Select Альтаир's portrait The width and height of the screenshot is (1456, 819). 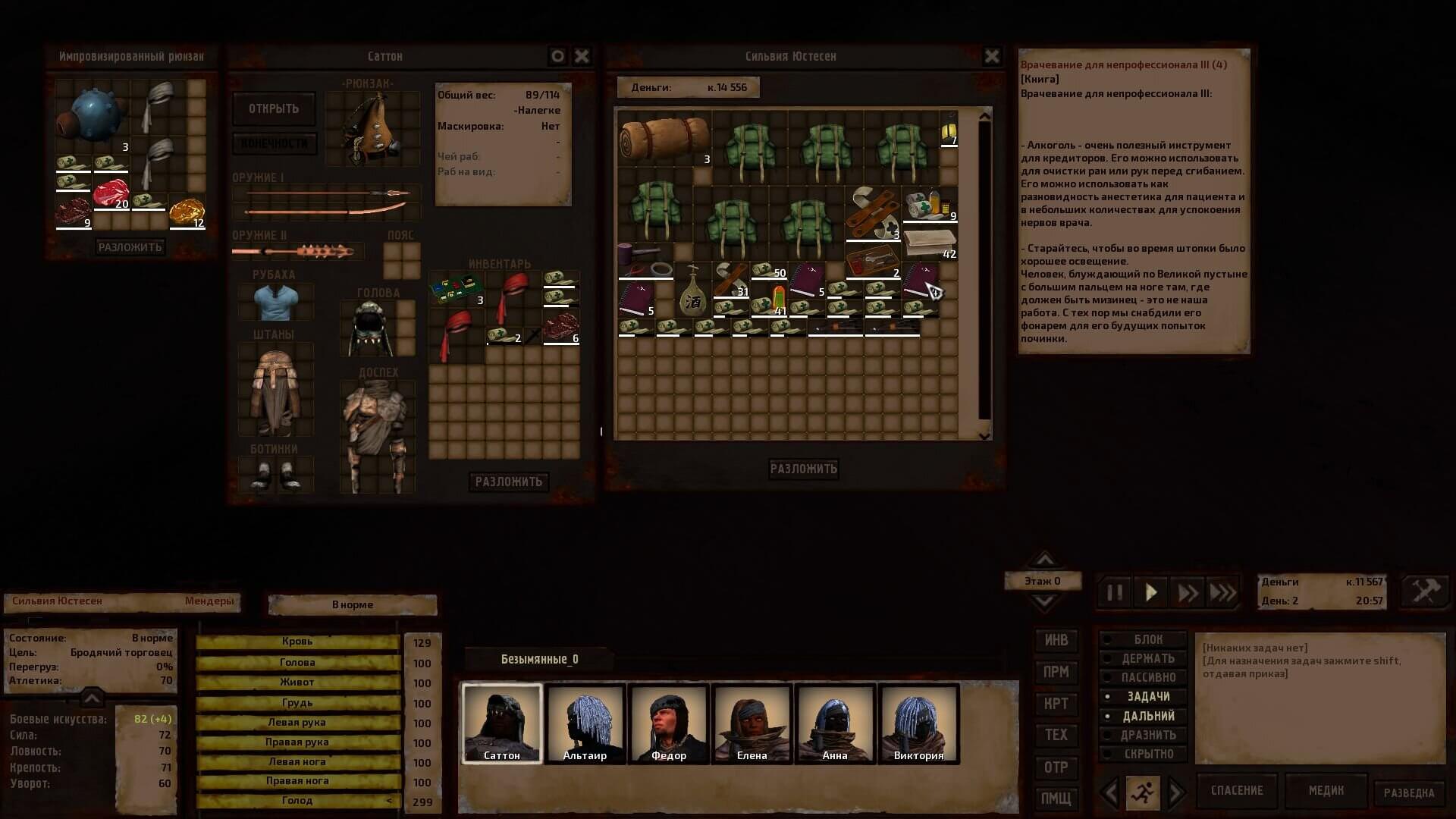(585, 723)
